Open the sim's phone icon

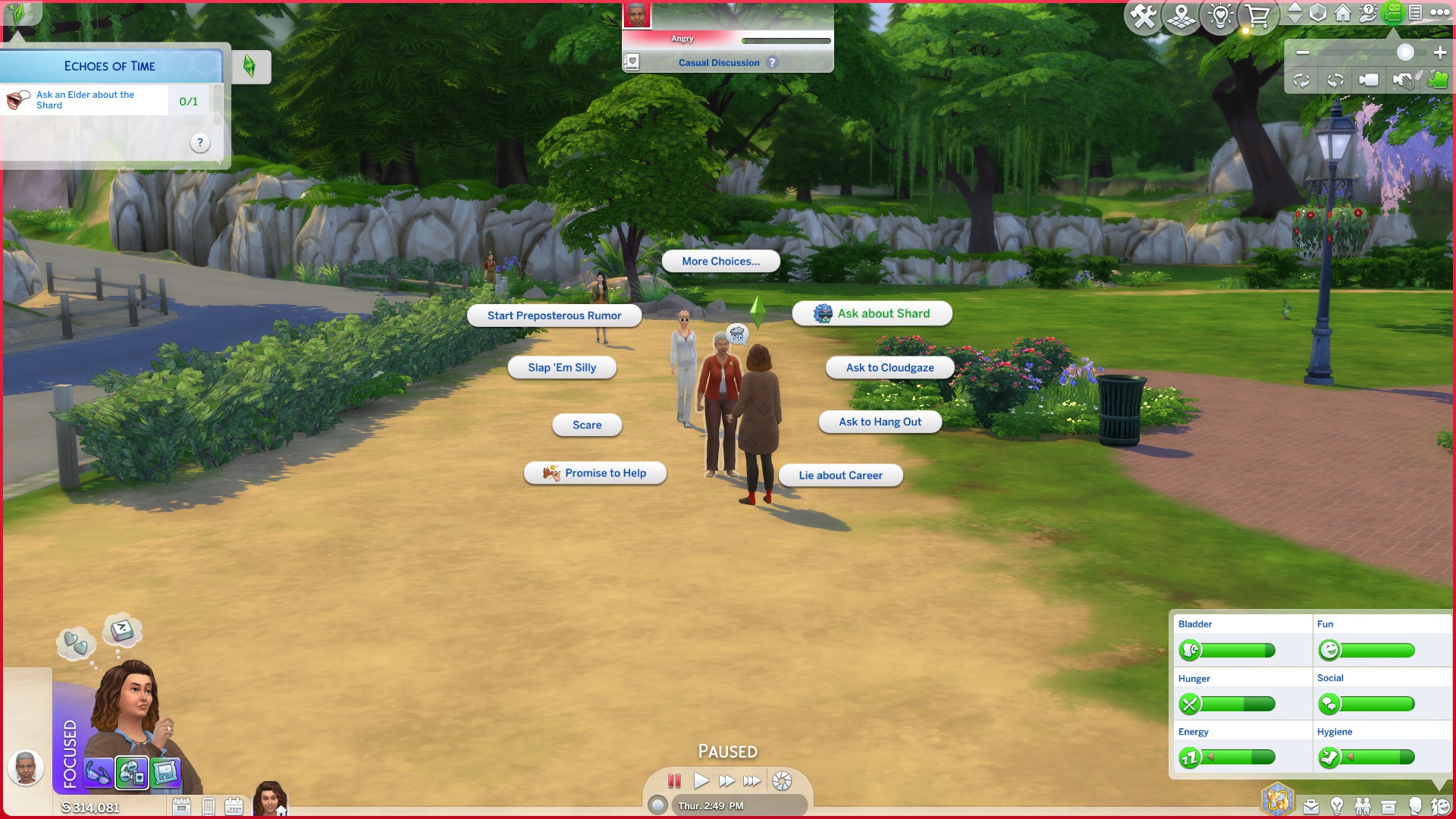(x=209, y=805)
